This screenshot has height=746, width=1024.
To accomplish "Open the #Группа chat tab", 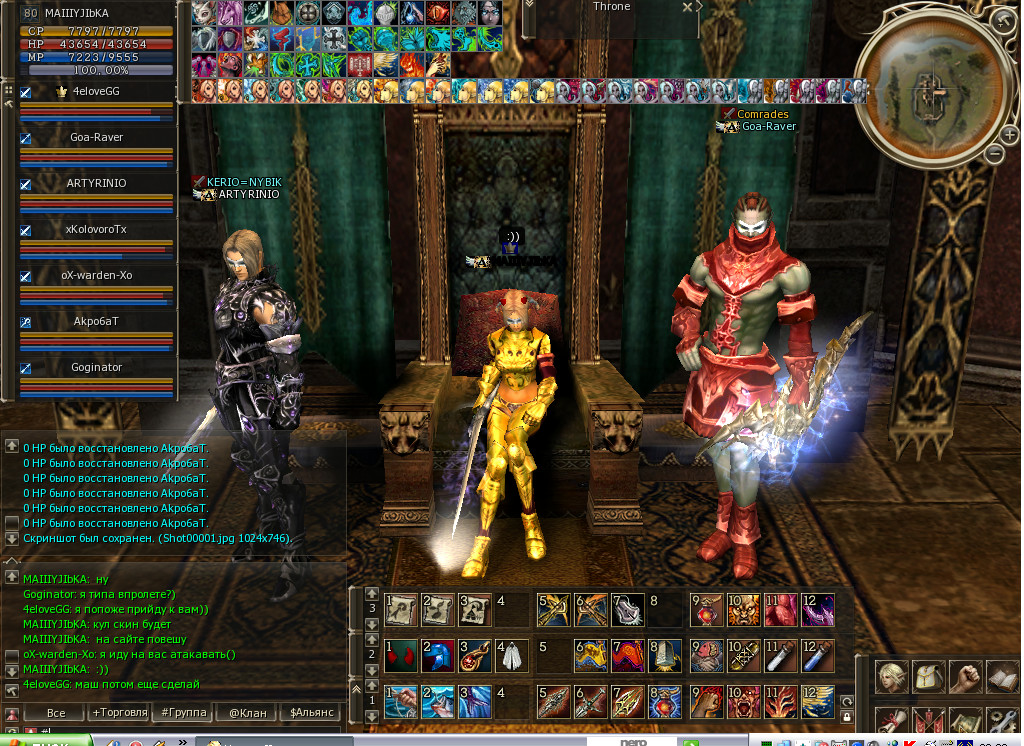I will [x=184, y=713].
